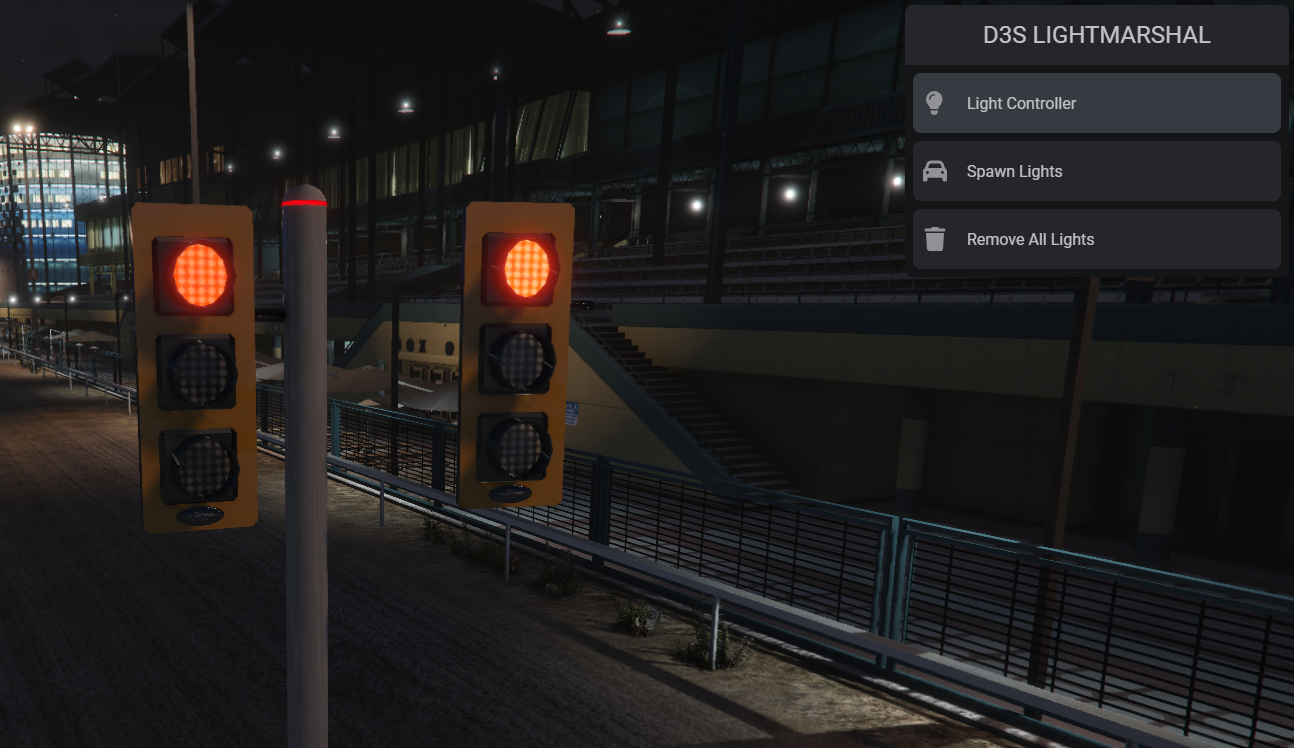Select the Spawn Lights menu entry
This screenshot has width=1294, height=748.
tap(1096, 170)
